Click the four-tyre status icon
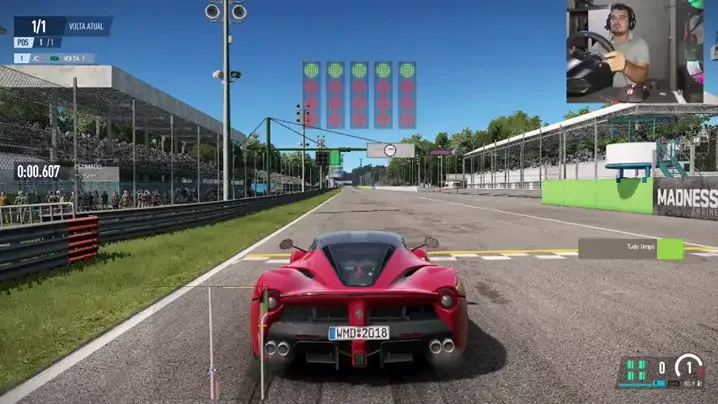 coord(636,370)
